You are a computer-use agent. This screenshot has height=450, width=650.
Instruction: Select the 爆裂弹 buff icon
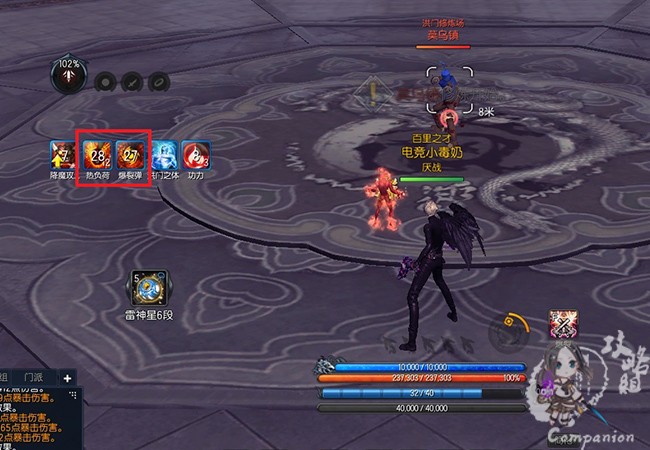tap(132, 153)
